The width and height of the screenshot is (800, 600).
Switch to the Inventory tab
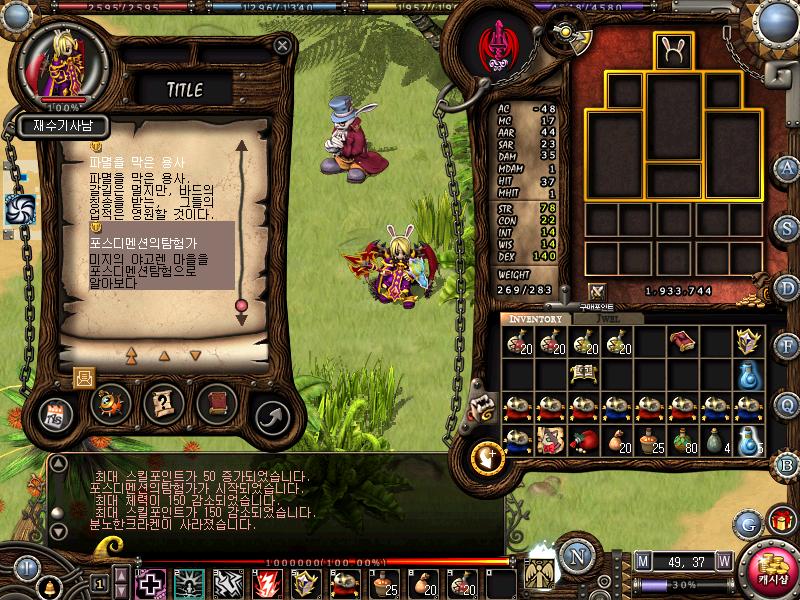click(x=536, y=318)
